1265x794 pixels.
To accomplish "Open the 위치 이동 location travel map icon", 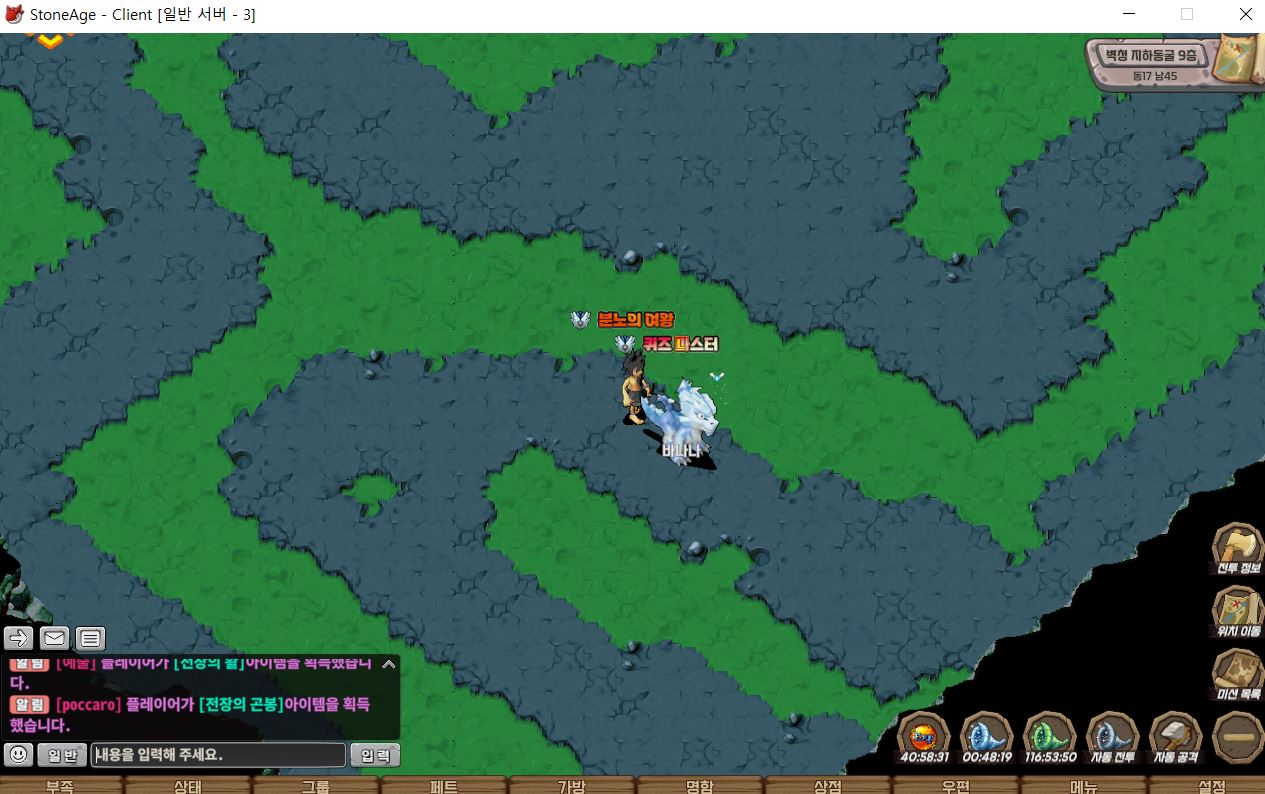I will click(1237, 610).
